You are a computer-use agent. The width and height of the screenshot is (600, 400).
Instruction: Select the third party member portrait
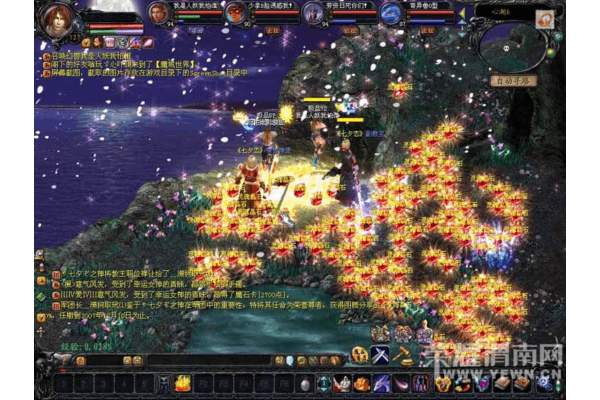[312, 13]
